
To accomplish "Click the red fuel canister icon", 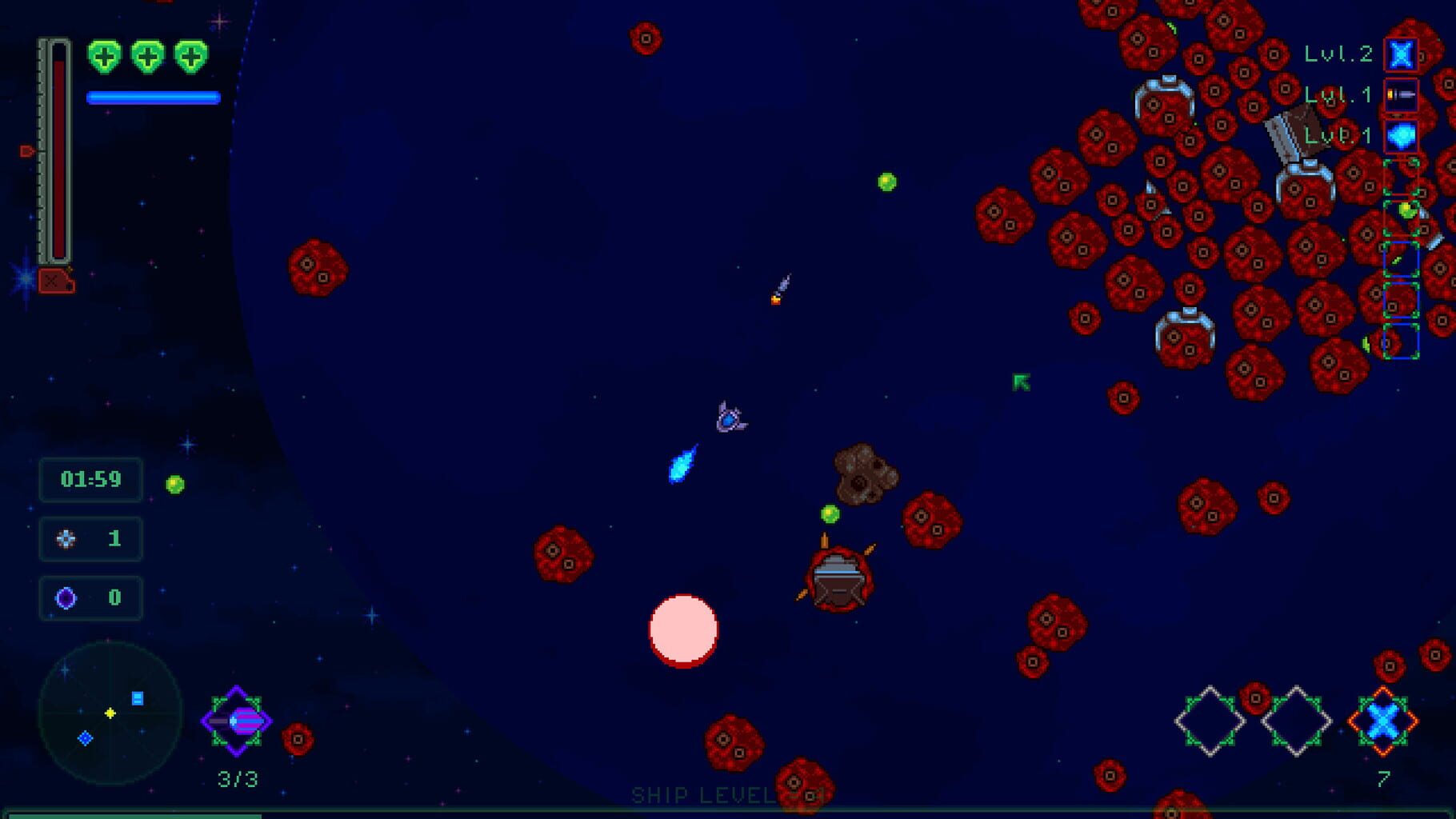I will 56,281.
